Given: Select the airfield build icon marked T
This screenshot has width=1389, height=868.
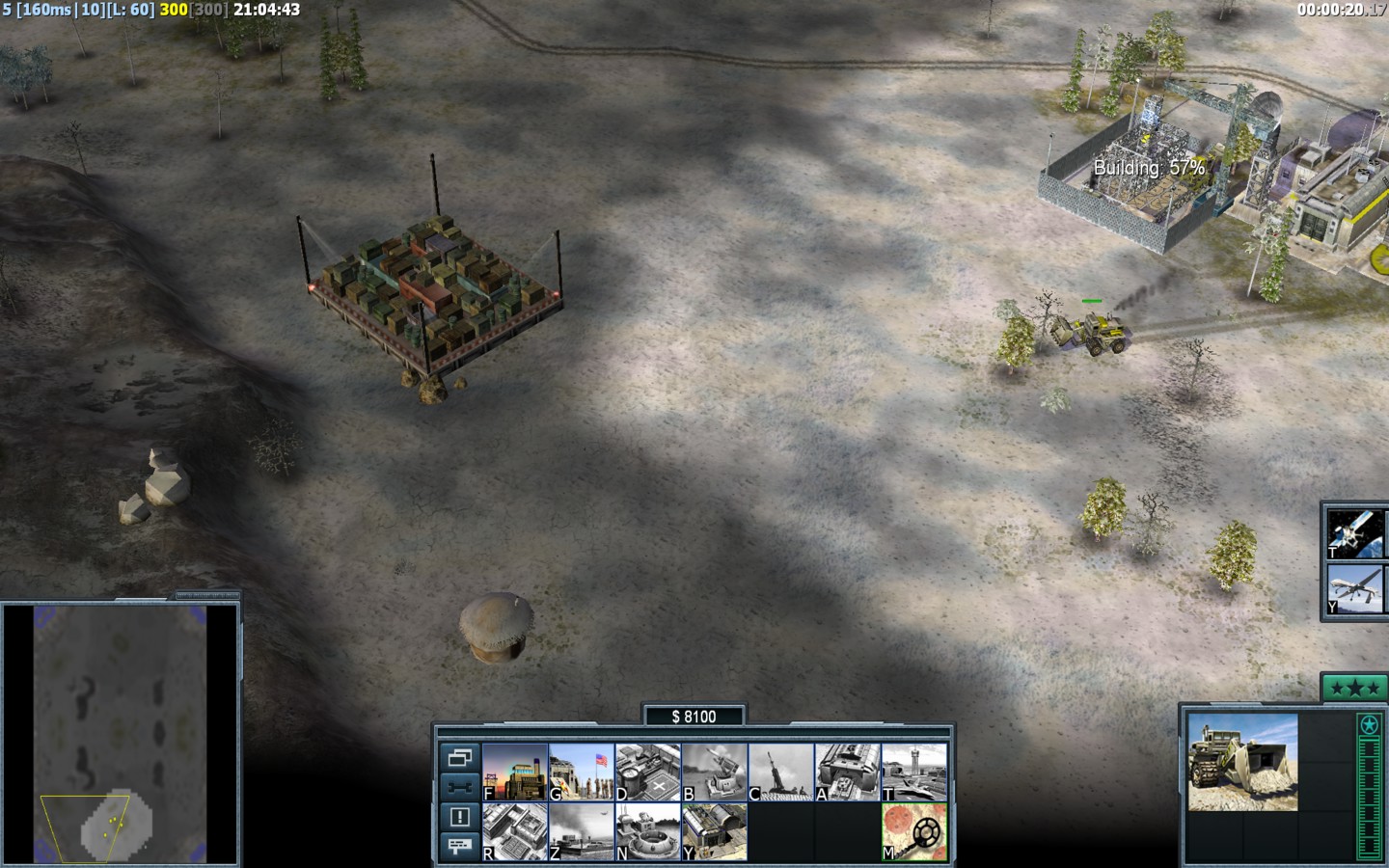Looking at the screenshot, I should coord(914,772).
